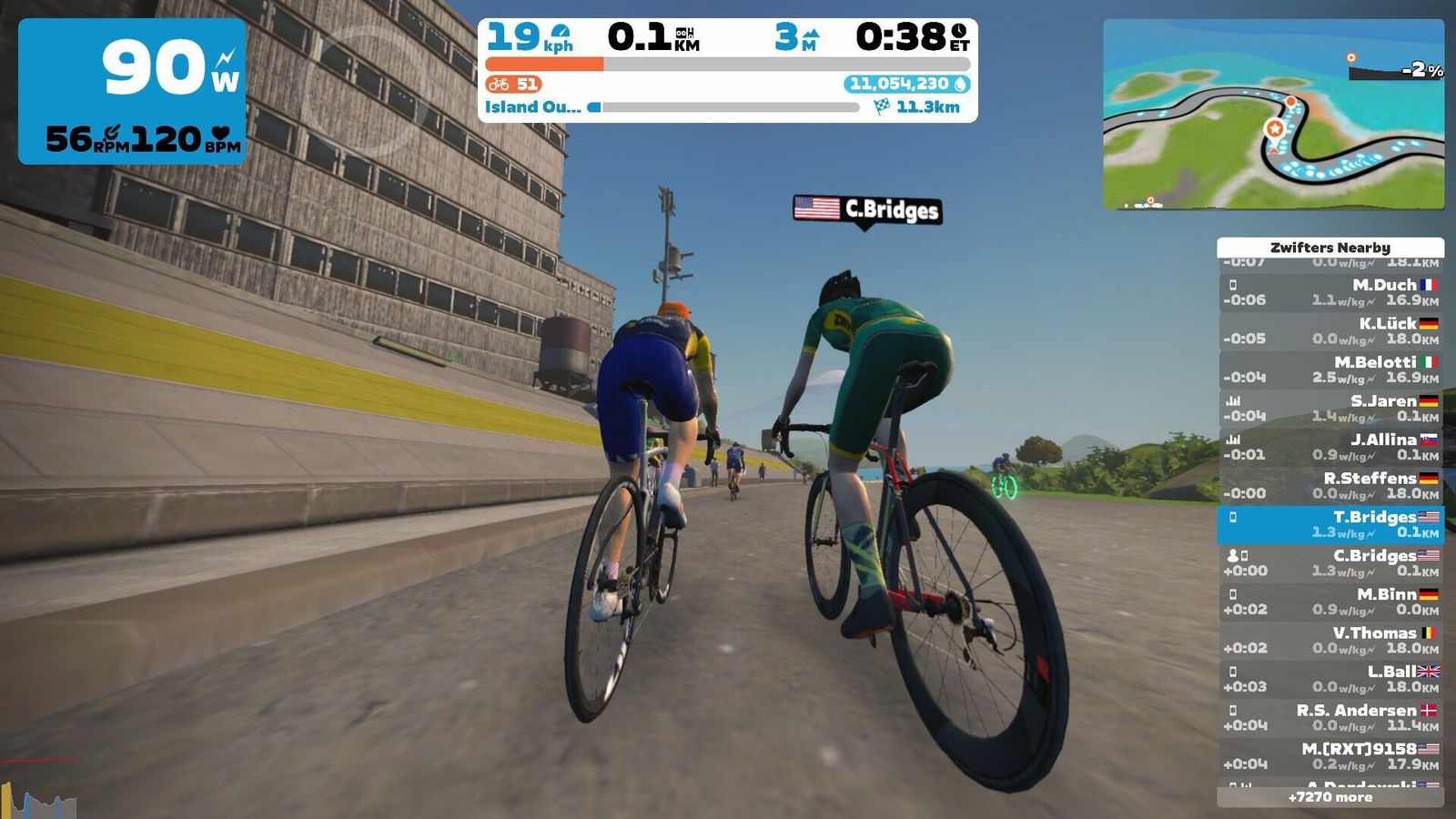
Task: Pick M.[RXT]9158 from nearby riders
Action: click(x=1330, y=756)
